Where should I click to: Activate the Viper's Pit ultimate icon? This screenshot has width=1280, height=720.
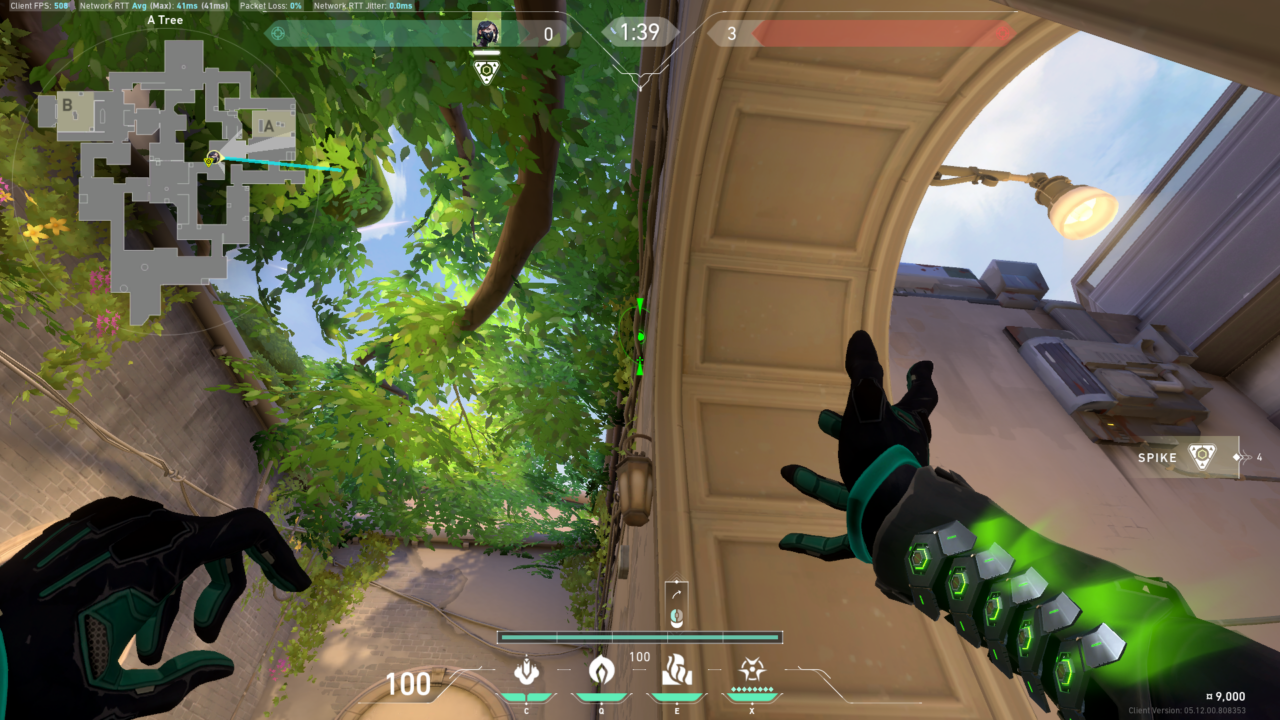point(752,669)
